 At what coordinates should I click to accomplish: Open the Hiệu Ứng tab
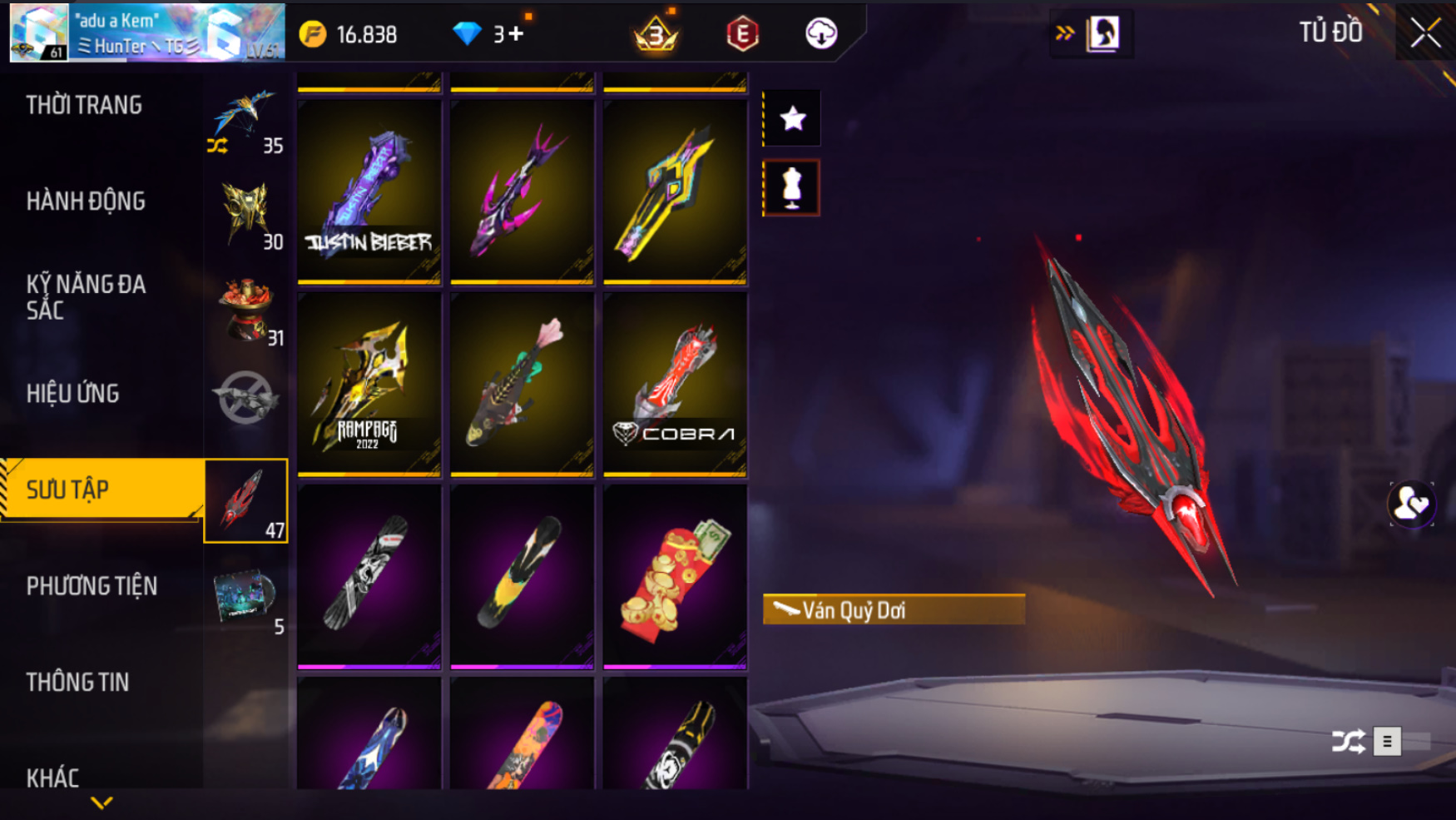click(x=73, y=394)
